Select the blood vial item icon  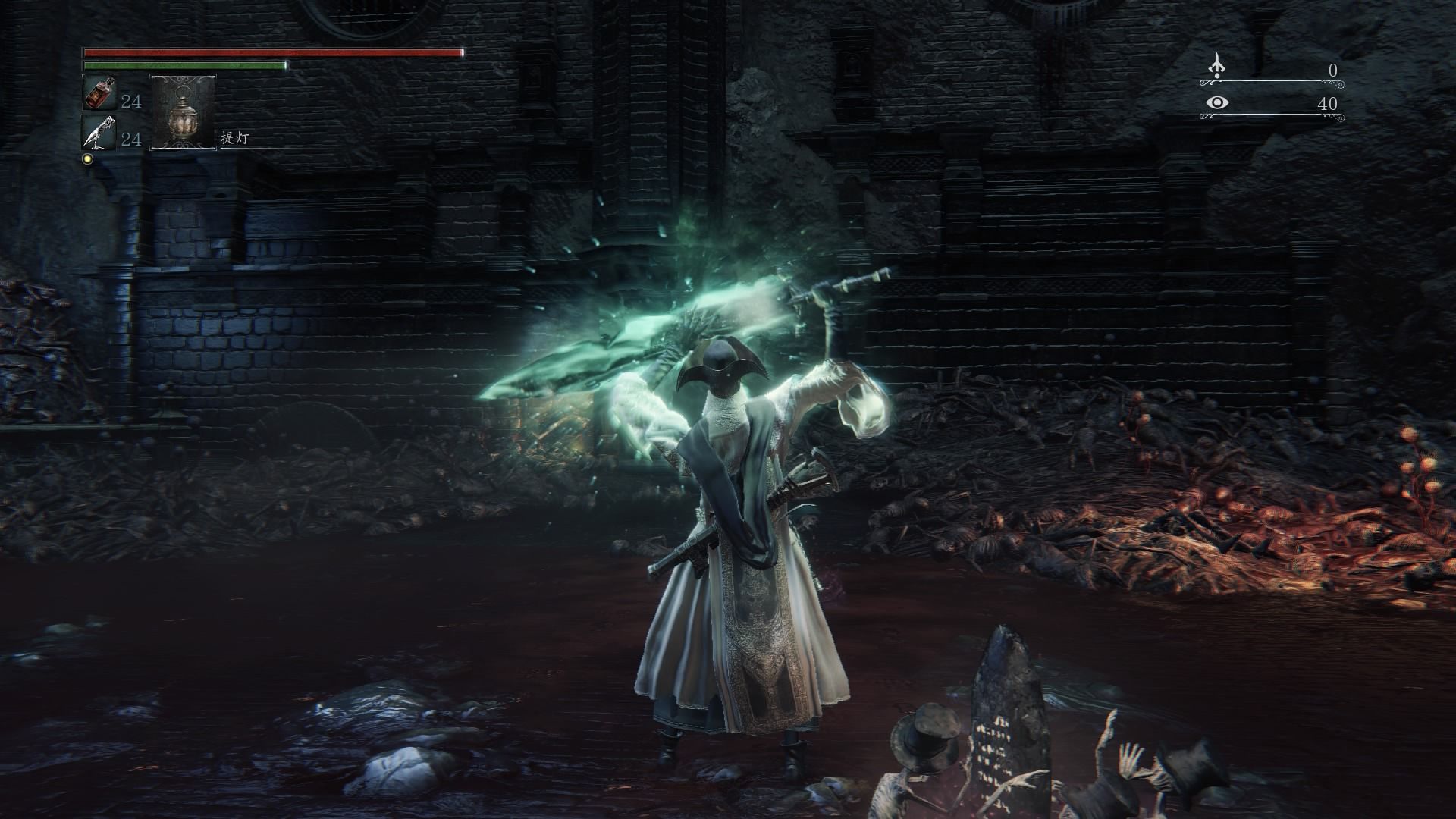(x=99, y=94)
